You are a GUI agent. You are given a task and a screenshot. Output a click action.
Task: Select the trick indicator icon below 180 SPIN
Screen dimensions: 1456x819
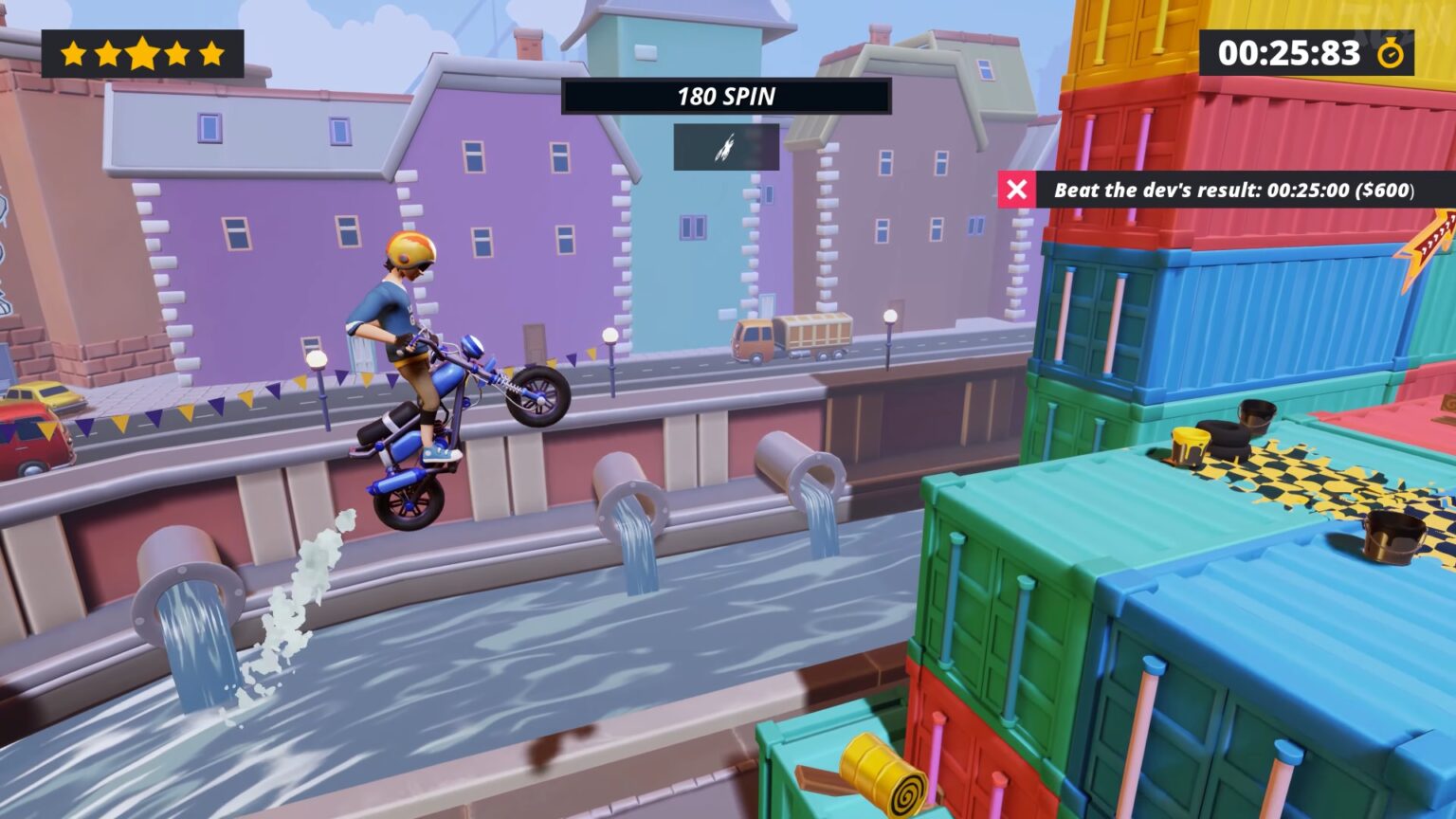pyautogui.click(x=726, y=148)
